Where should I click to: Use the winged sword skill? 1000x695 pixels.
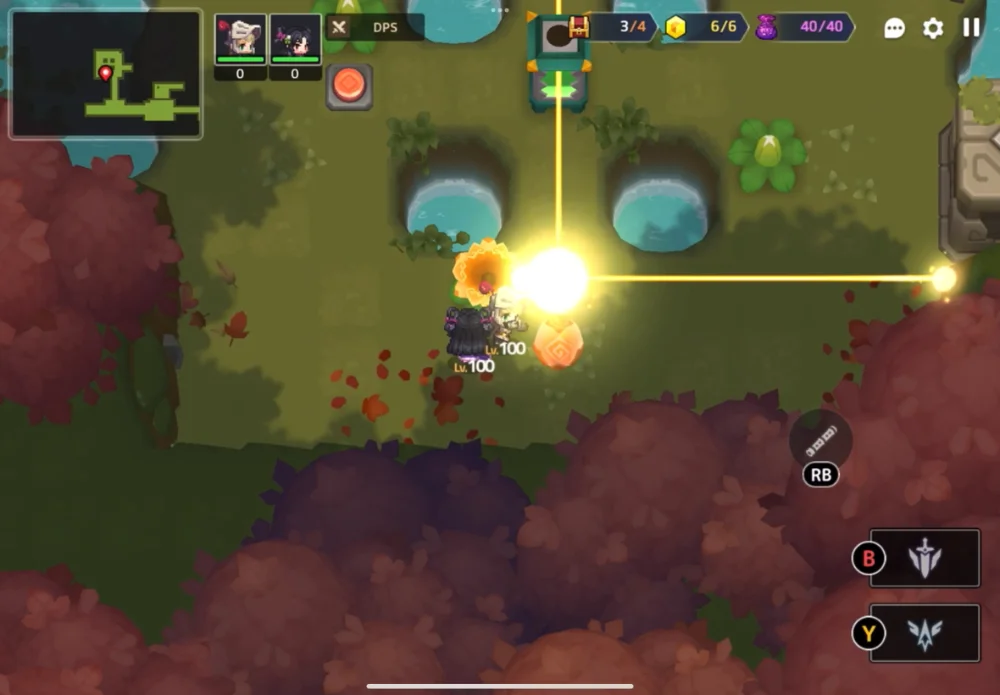(x=924, y=558)
